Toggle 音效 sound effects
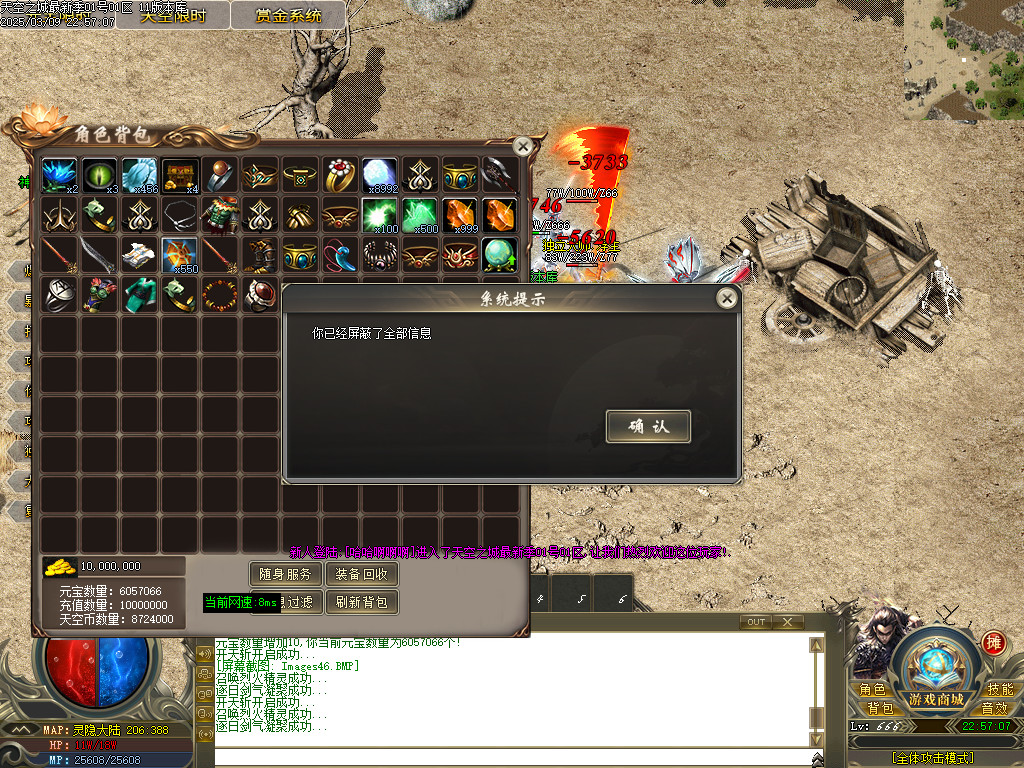1024x768 pixels. click(995, 708)
